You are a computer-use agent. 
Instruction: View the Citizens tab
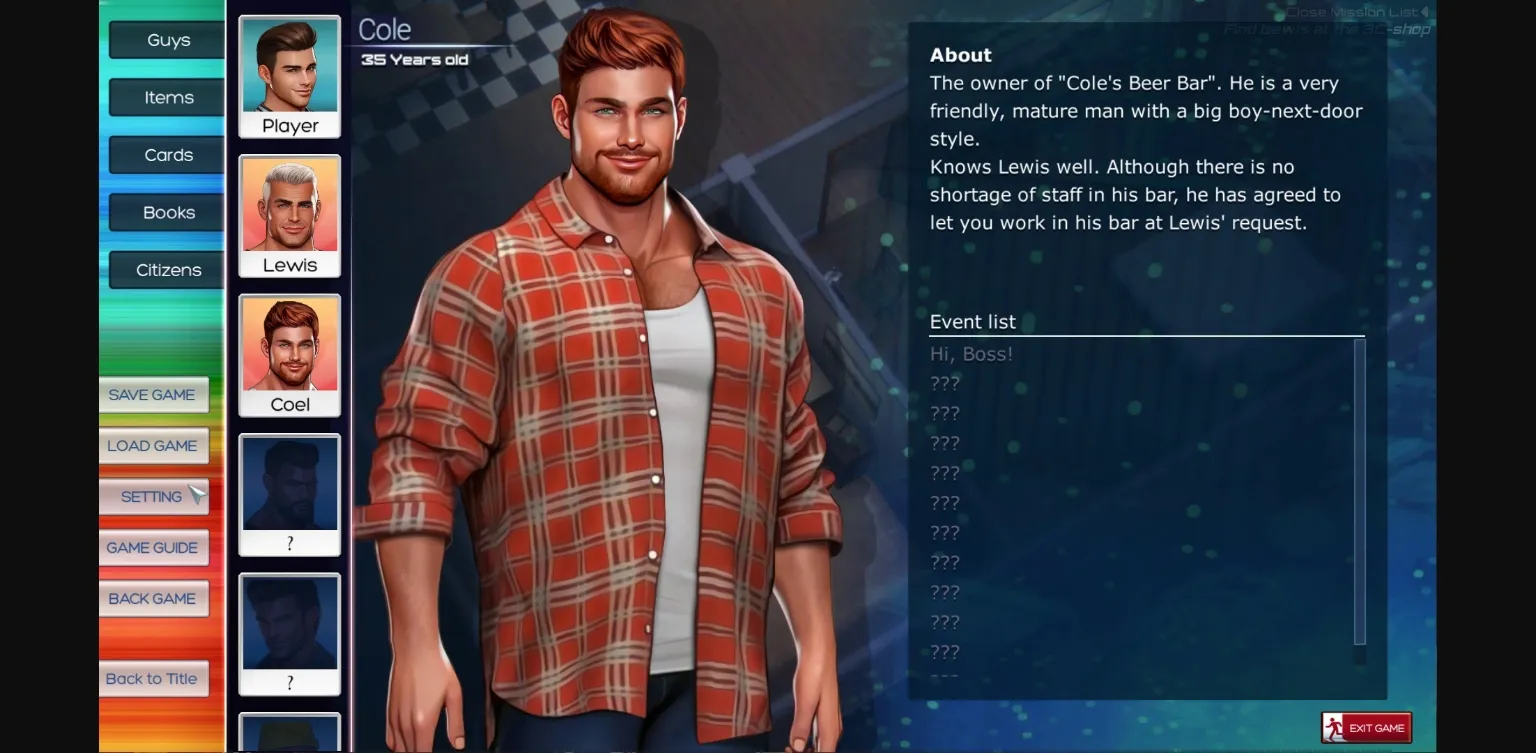pyautogui.click(x=165, y=269)
